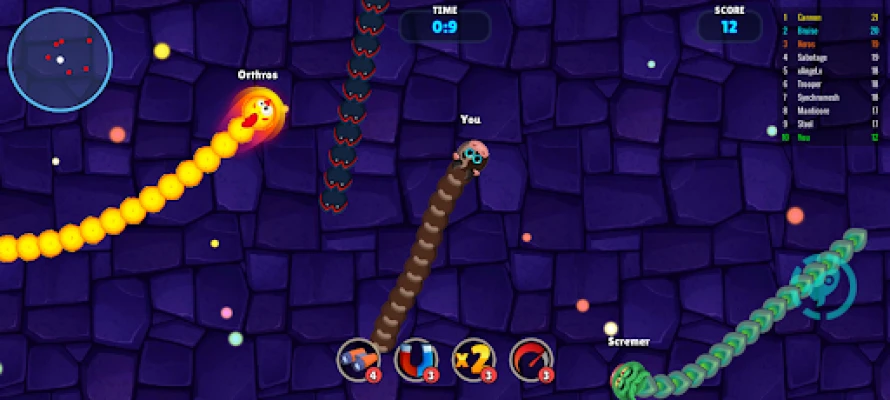Viewport: 890px width, 400px height.
Task: Click the Synchromesh leaderboard entry
Action: pos(818,98)
